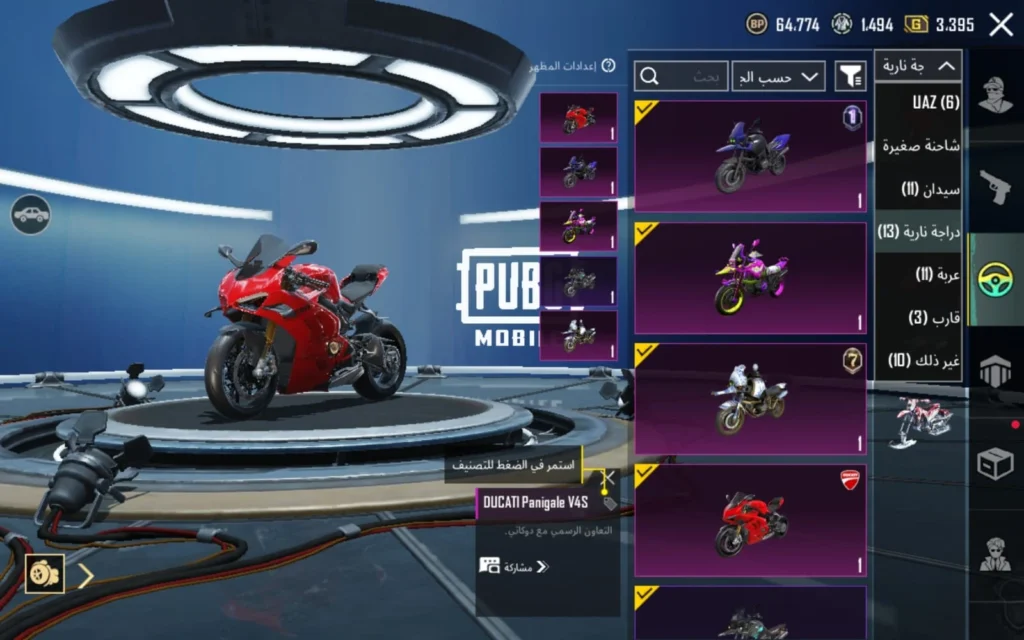Select the red Ducati motorcycle card in list

[750, 520]
